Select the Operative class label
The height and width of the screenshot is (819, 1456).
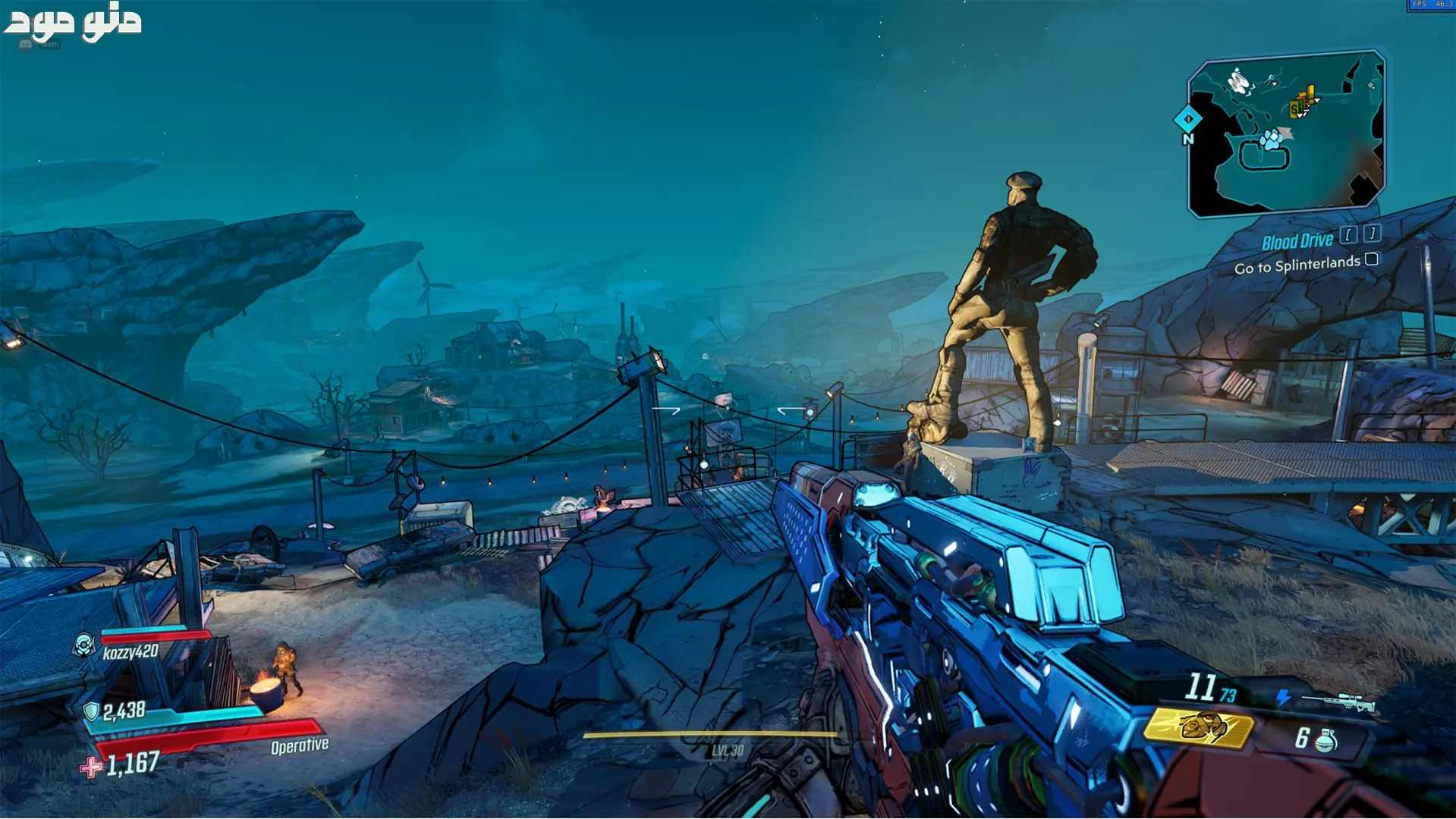click(300, 746)
